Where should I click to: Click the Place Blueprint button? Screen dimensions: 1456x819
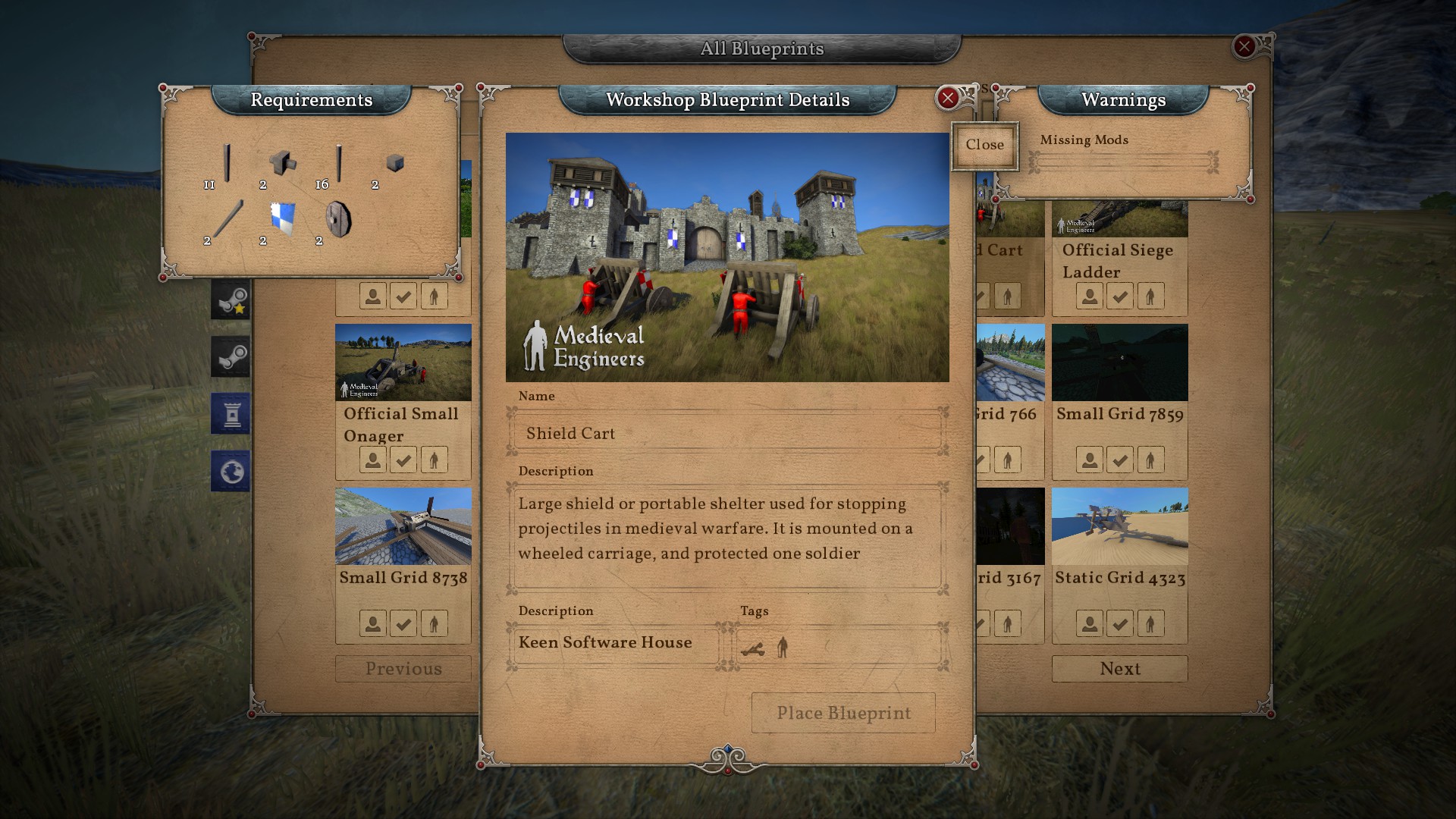[x=843, y=713]
